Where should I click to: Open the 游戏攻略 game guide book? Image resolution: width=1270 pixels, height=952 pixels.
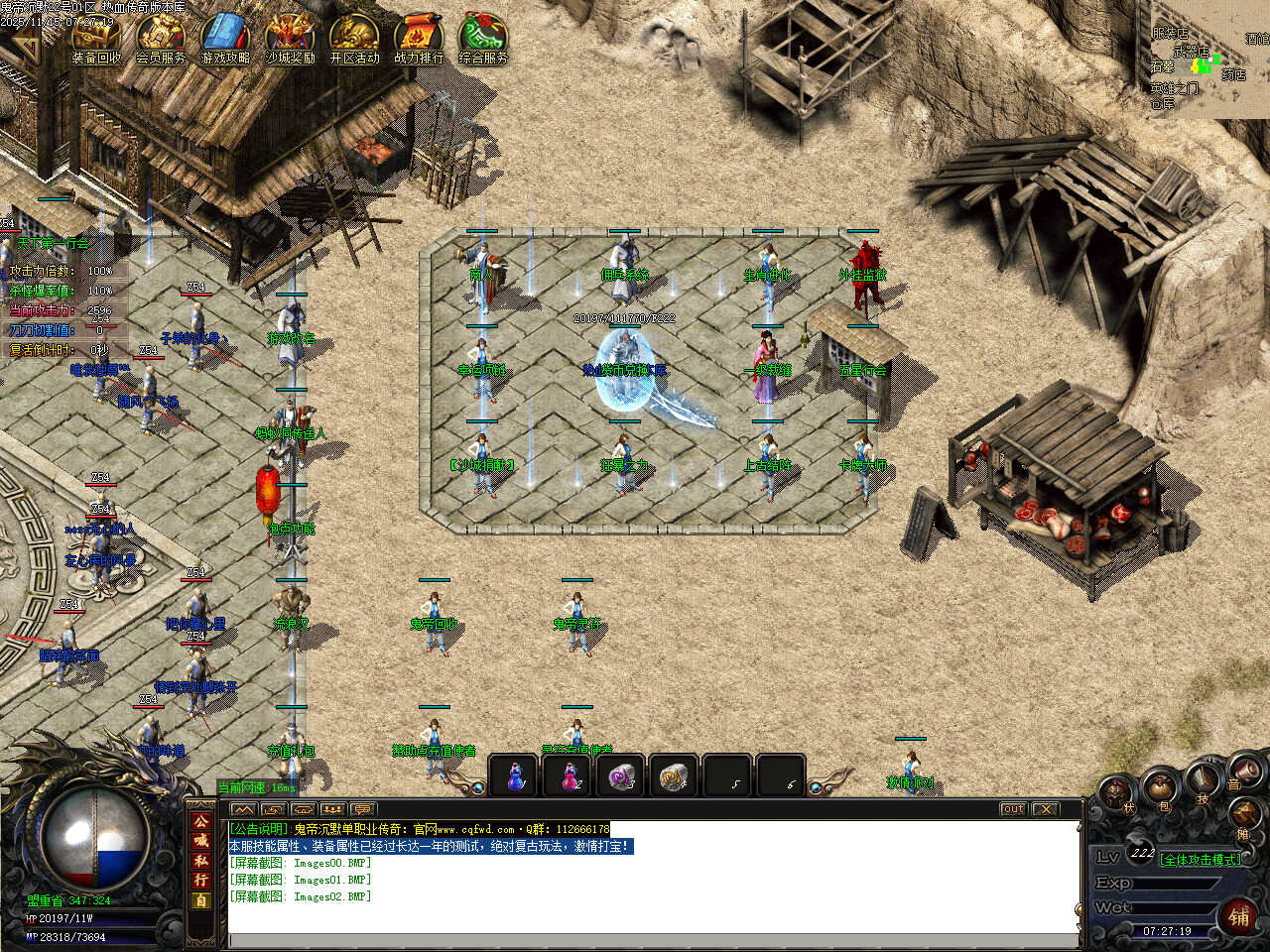[x=226, y=38]
